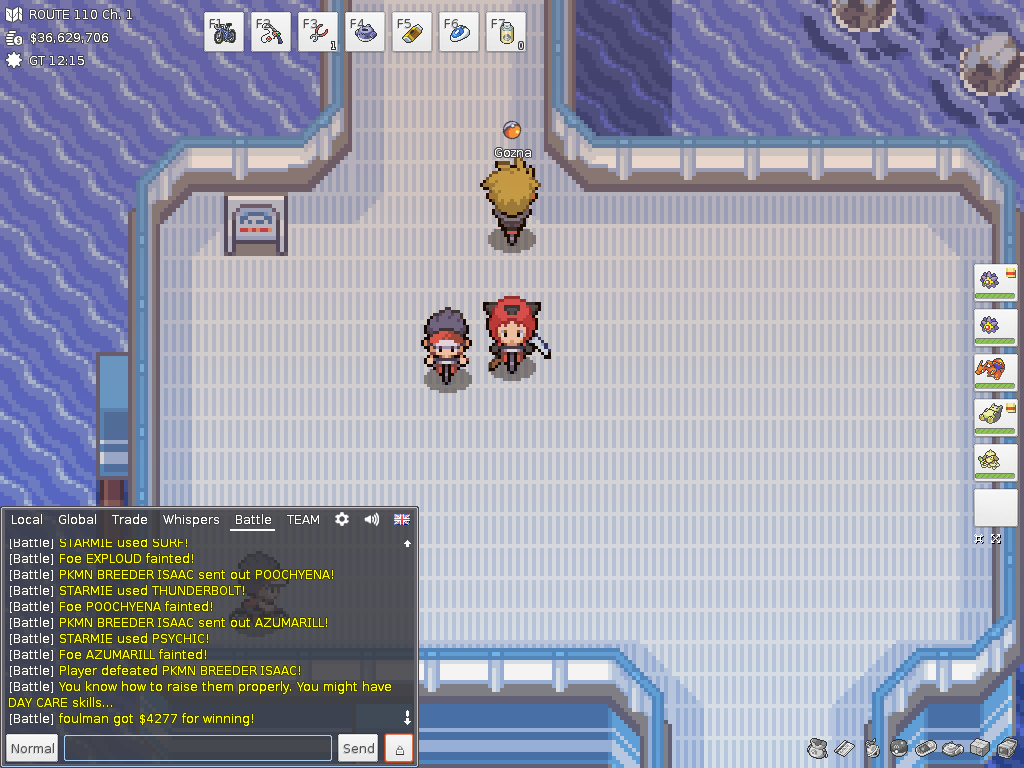The height and width of the screenshot is (768, 1024).
Task: Use the fishing rod in the F2 slot
Action: point(271,32)
